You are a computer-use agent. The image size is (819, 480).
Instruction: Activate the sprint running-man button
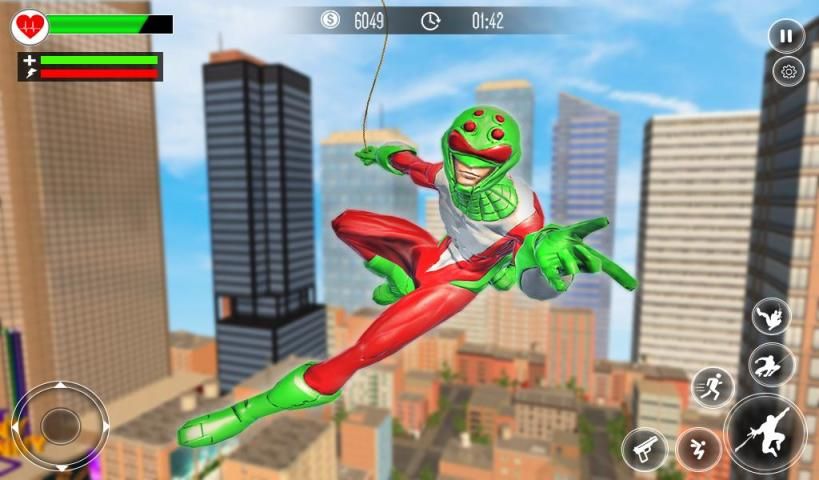pos(712,387)
